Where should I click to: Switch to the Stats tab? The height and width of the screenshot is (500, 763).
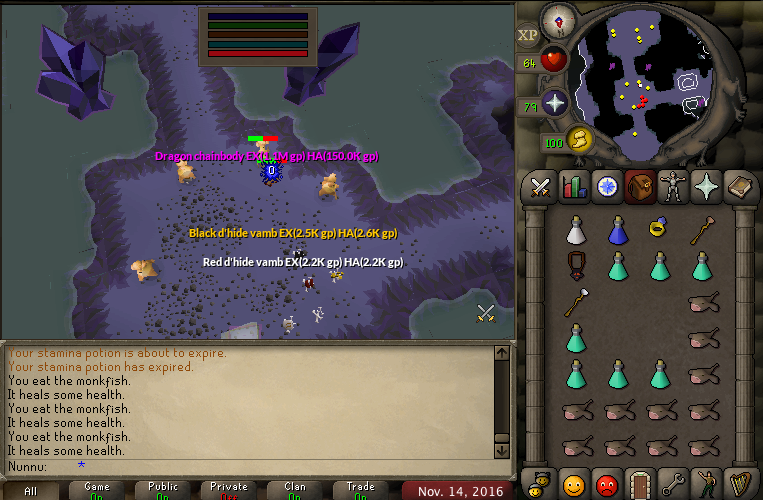573,187
